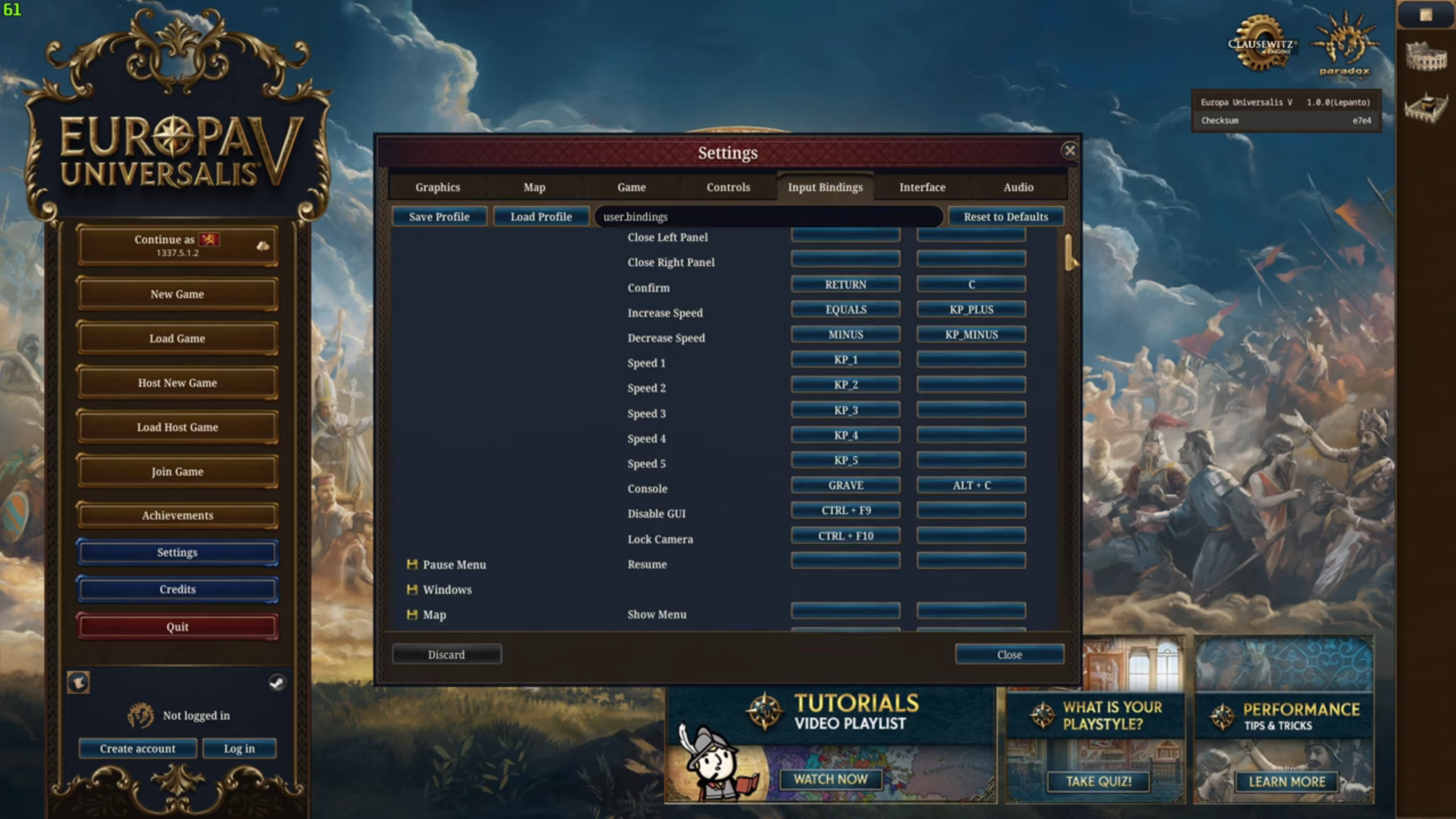Click the pointing hand icon above Not logged in
The image size is (1456, 819).
pyautogui.click(x=78, y=683)
